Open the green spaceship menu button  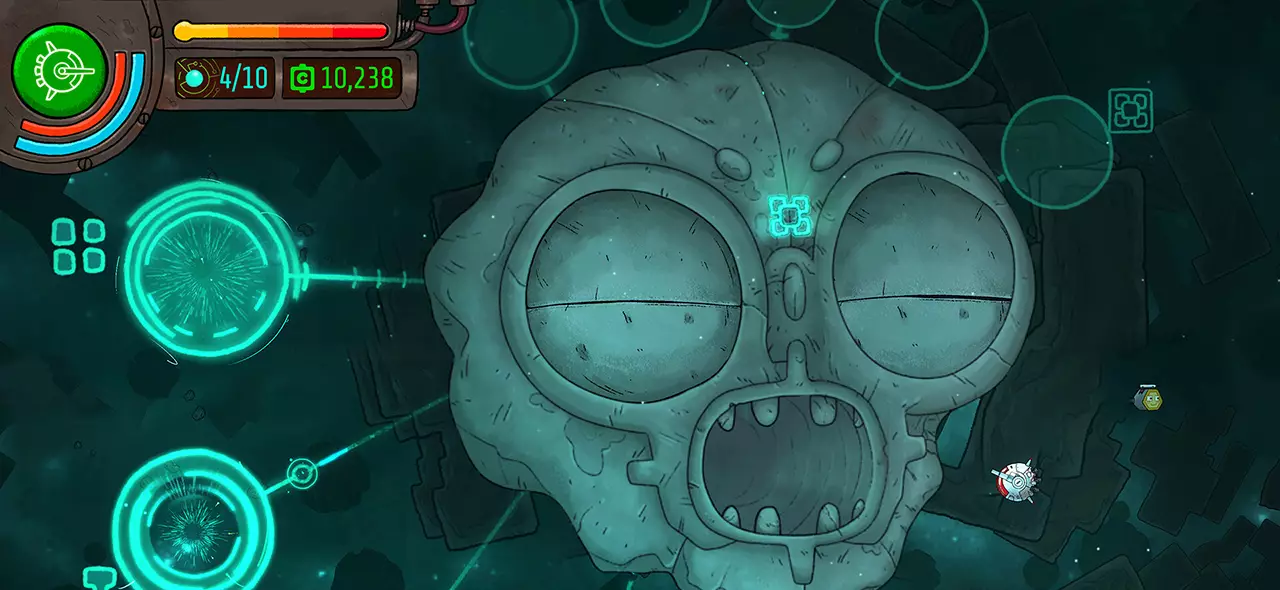(x=59, y=70)
